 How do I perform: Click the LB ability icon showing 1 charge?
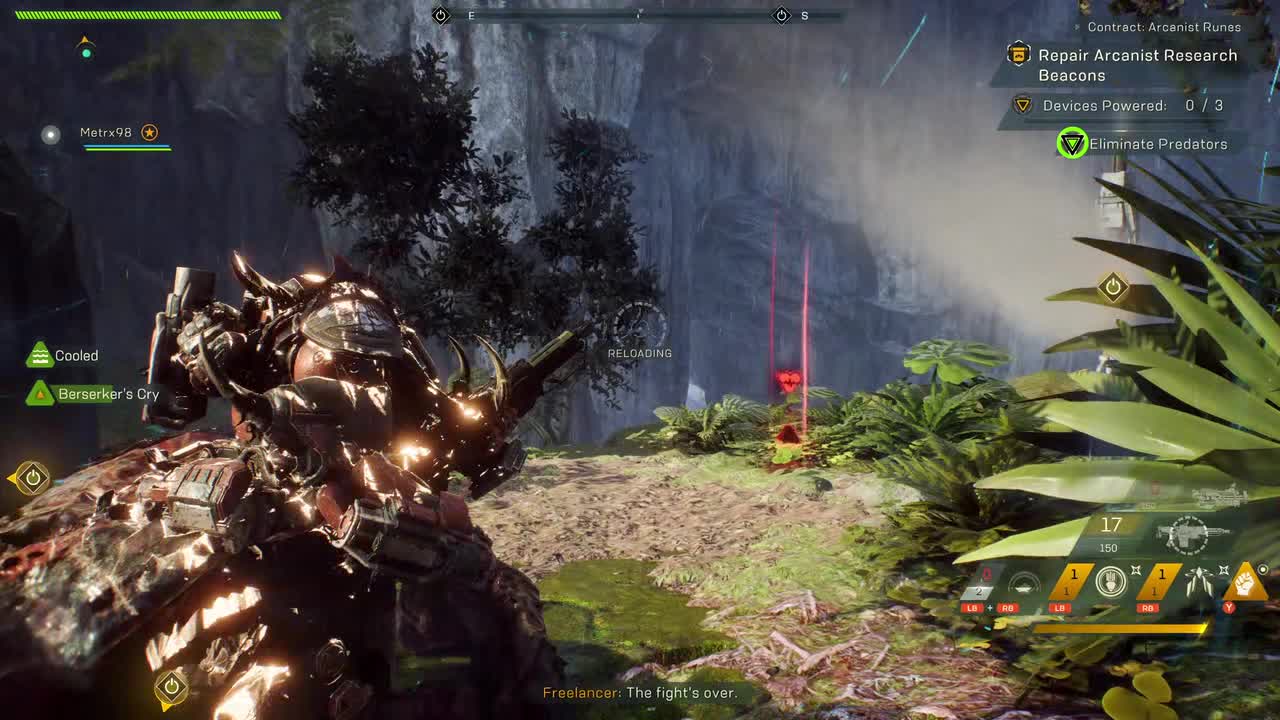tap(1074, 580)
